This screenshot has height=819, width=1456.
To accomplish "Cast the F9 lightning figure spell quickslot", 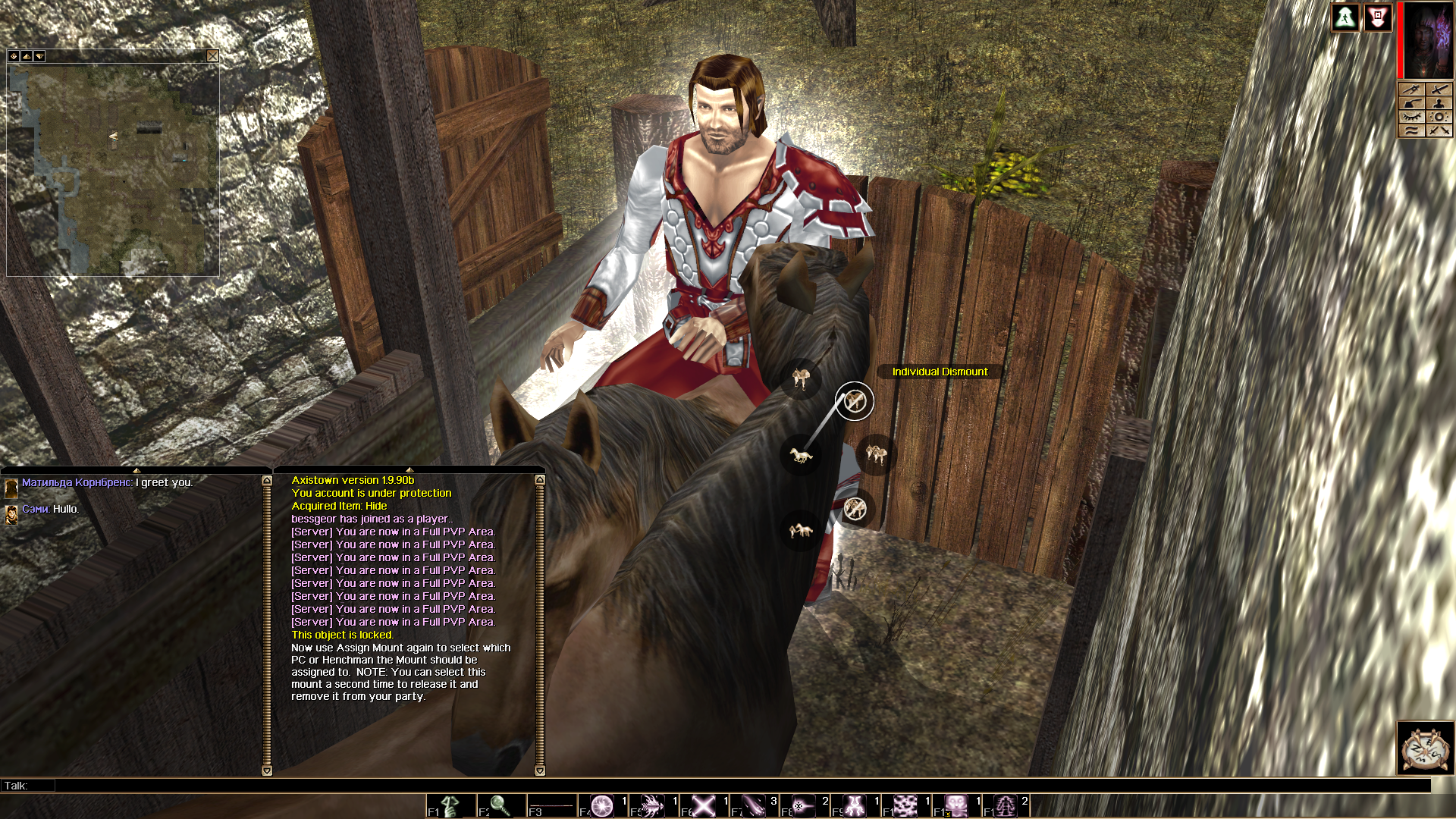I will pos(855,805).
